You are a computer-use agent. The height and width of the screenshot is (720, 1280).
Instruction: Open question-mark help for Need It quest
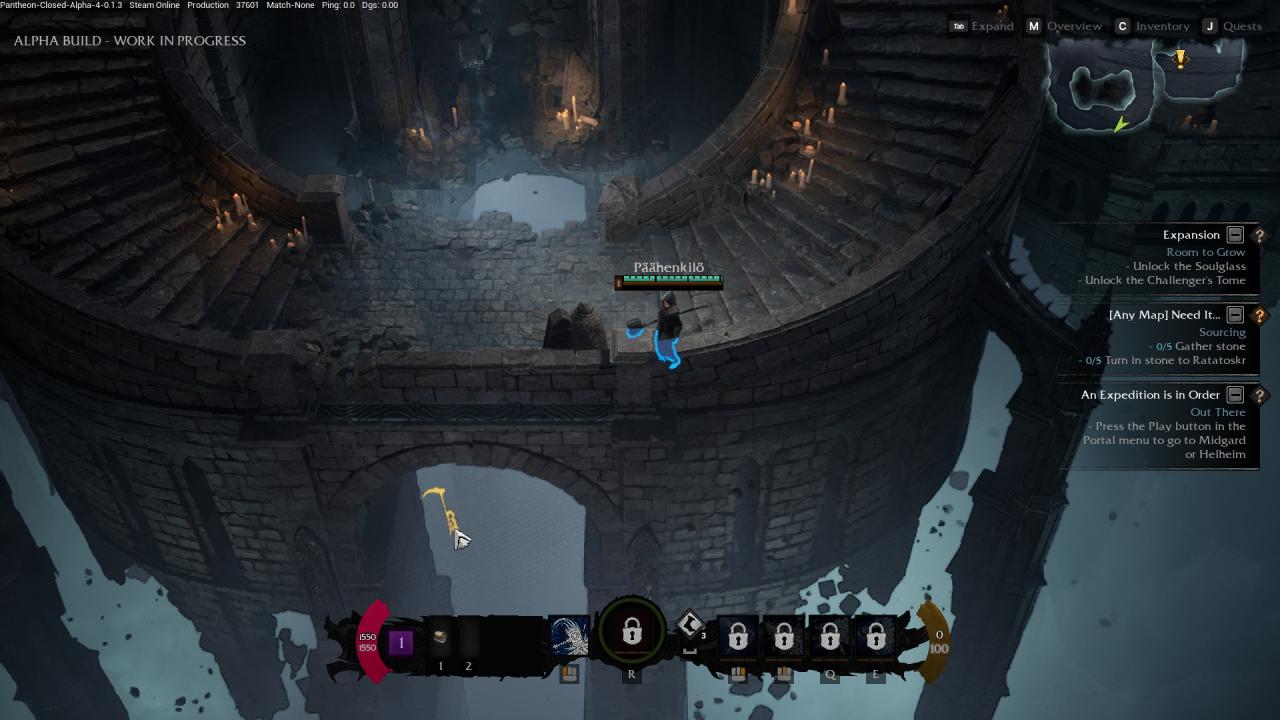point(1259,315)
